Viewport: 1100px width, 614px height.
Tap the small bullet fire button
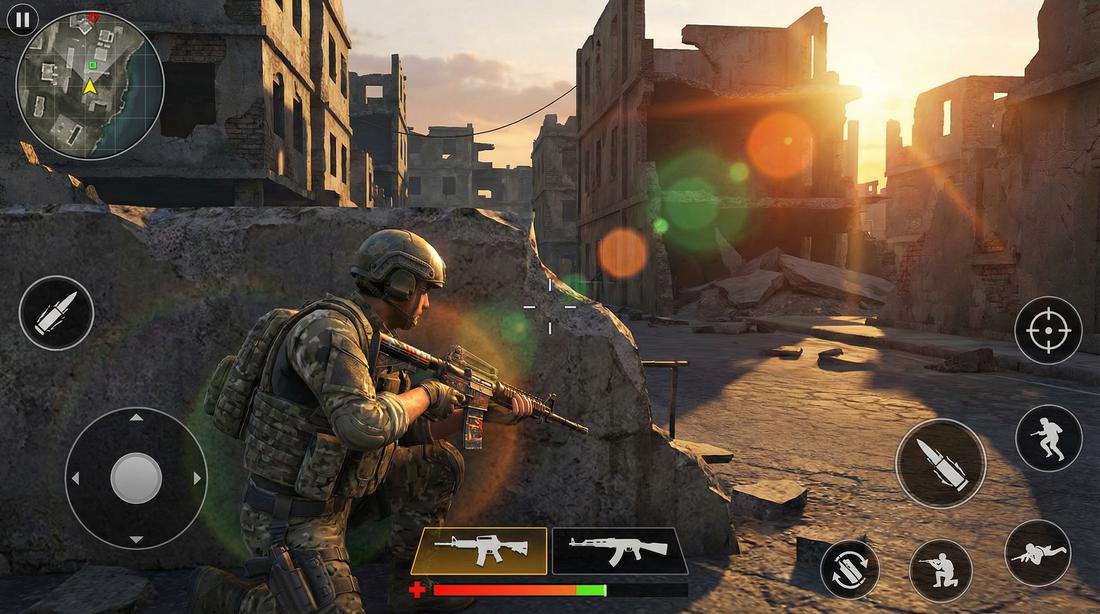(56, 313)
